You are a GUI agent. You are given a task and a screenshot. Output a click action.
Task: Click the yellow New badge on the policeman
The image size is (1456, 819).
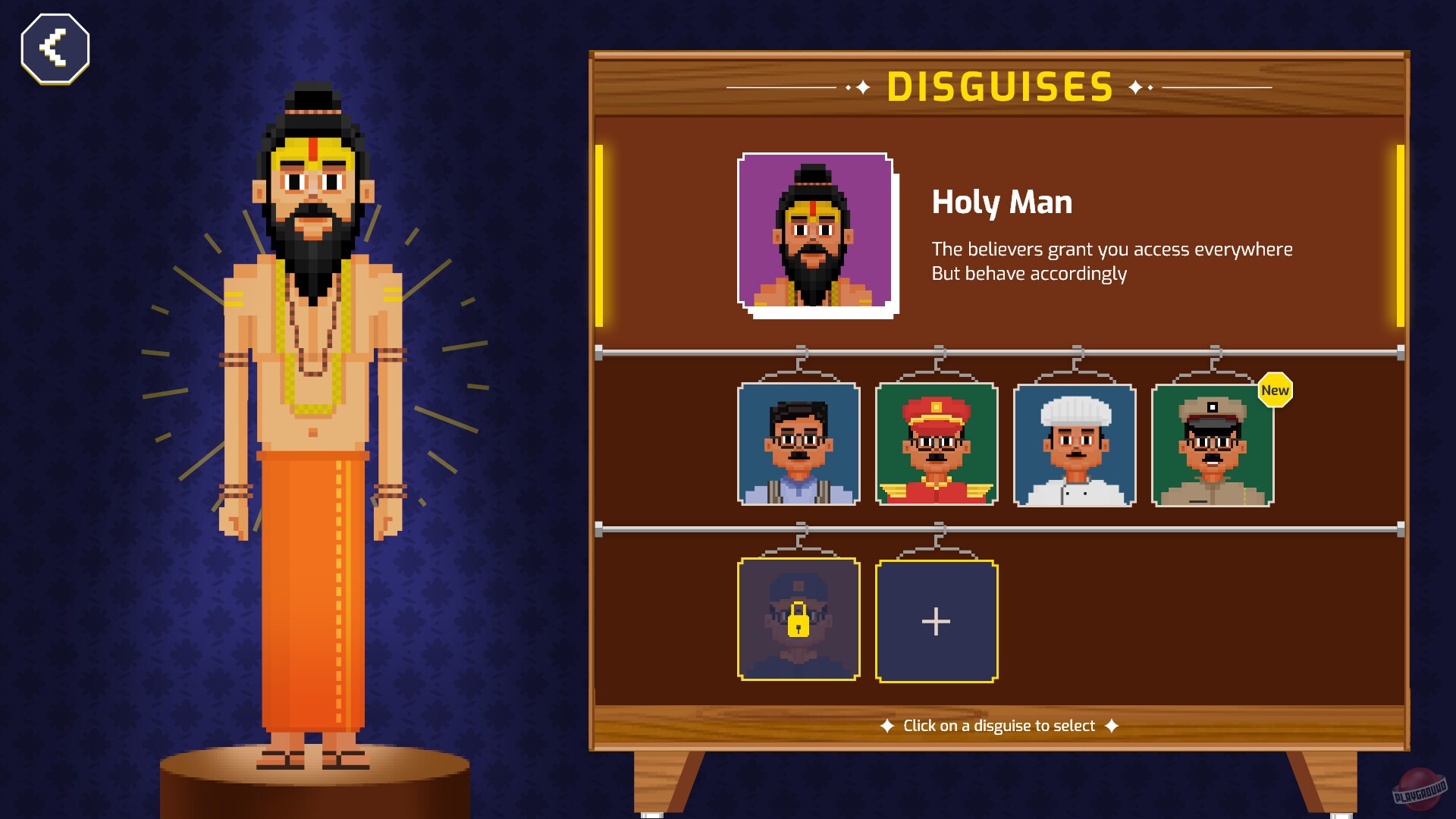coord(1276,391)
